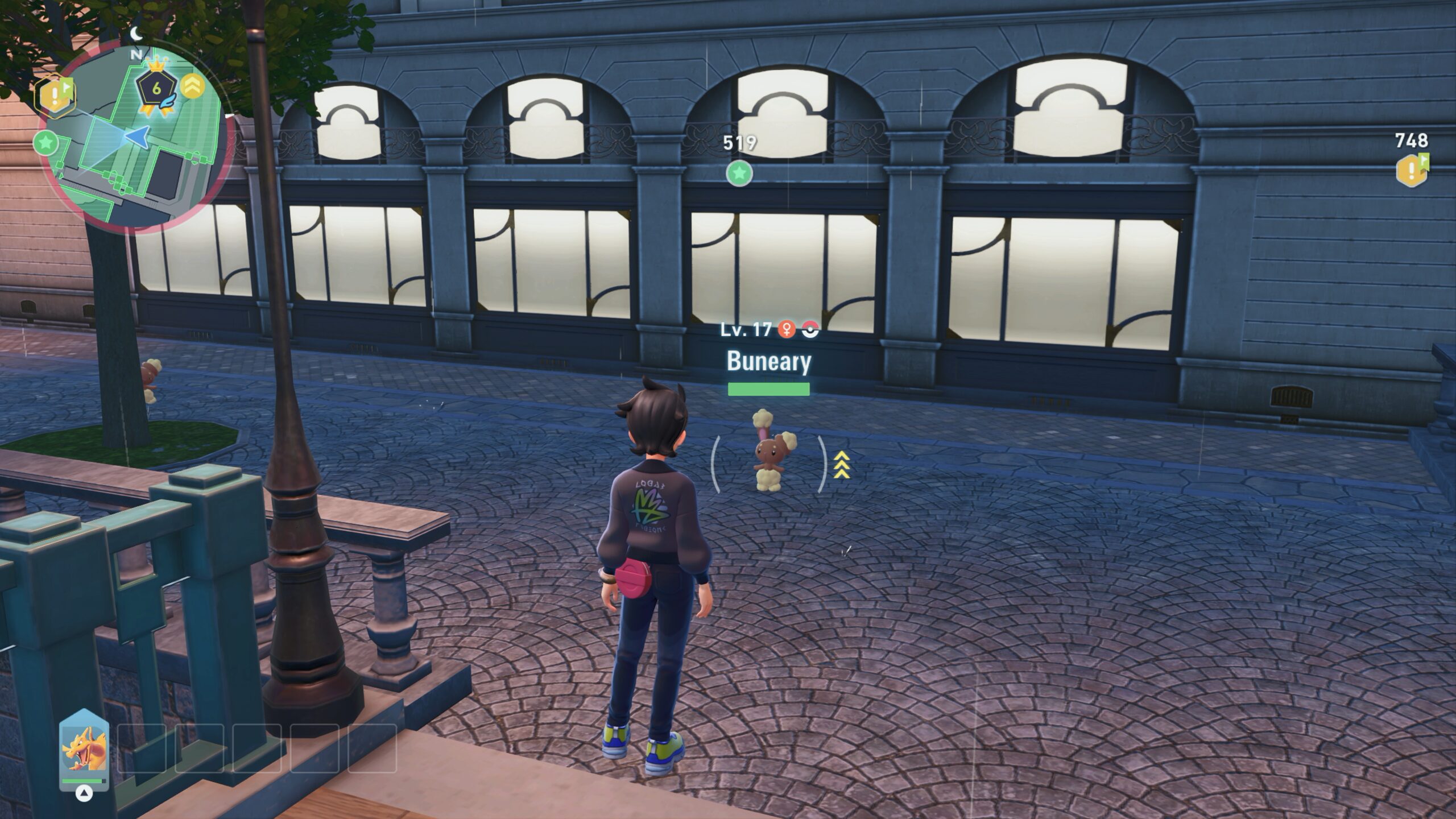This screenshot has width=1456, height=819.
Task: Click the yellow double-chevron icon on the minimap
Action: pyautogui.click(x=193, y=87)
